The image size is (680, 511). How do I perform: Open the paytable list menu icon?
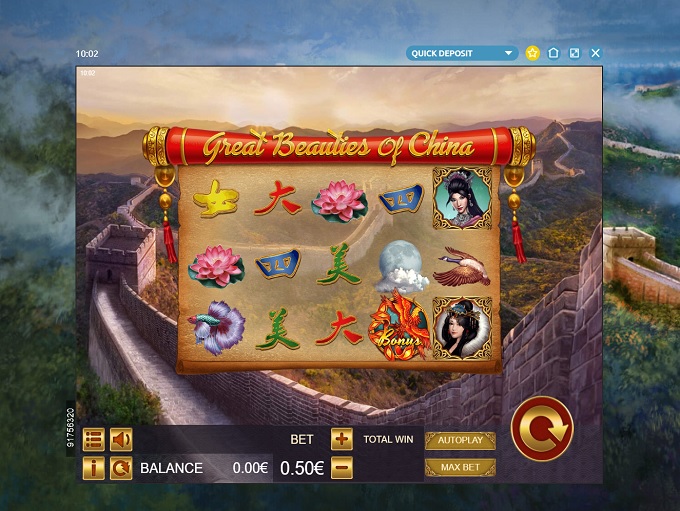[x=93, y=439]
